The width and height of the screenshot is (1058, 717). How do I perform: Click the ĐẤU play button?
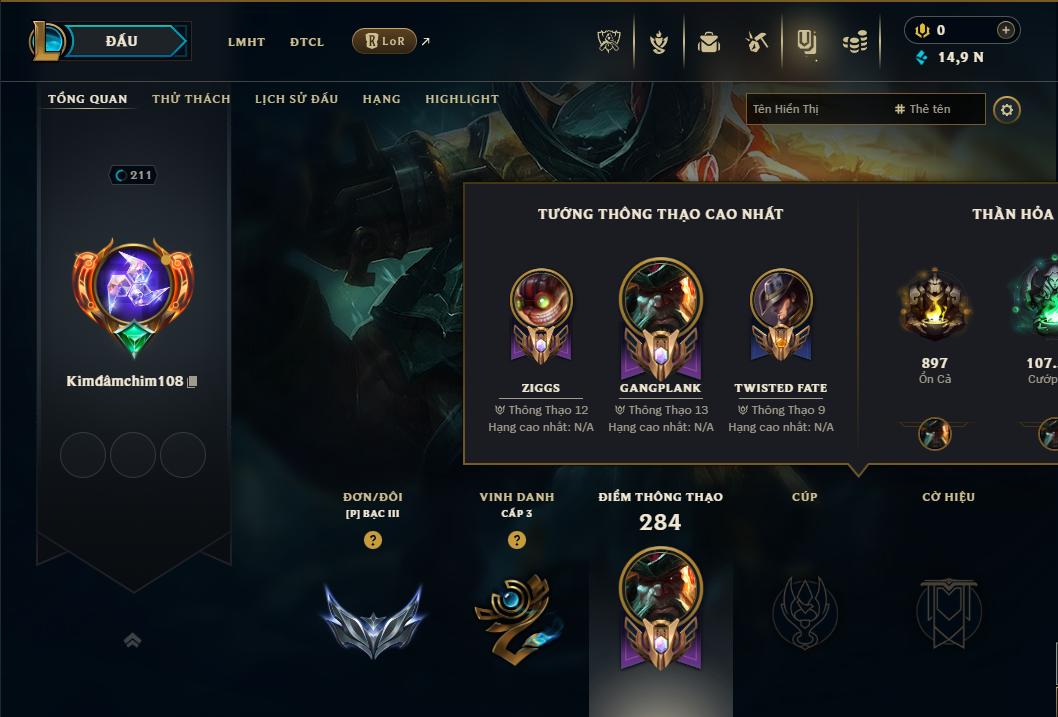pyautogui.click(x=121, y=41)
